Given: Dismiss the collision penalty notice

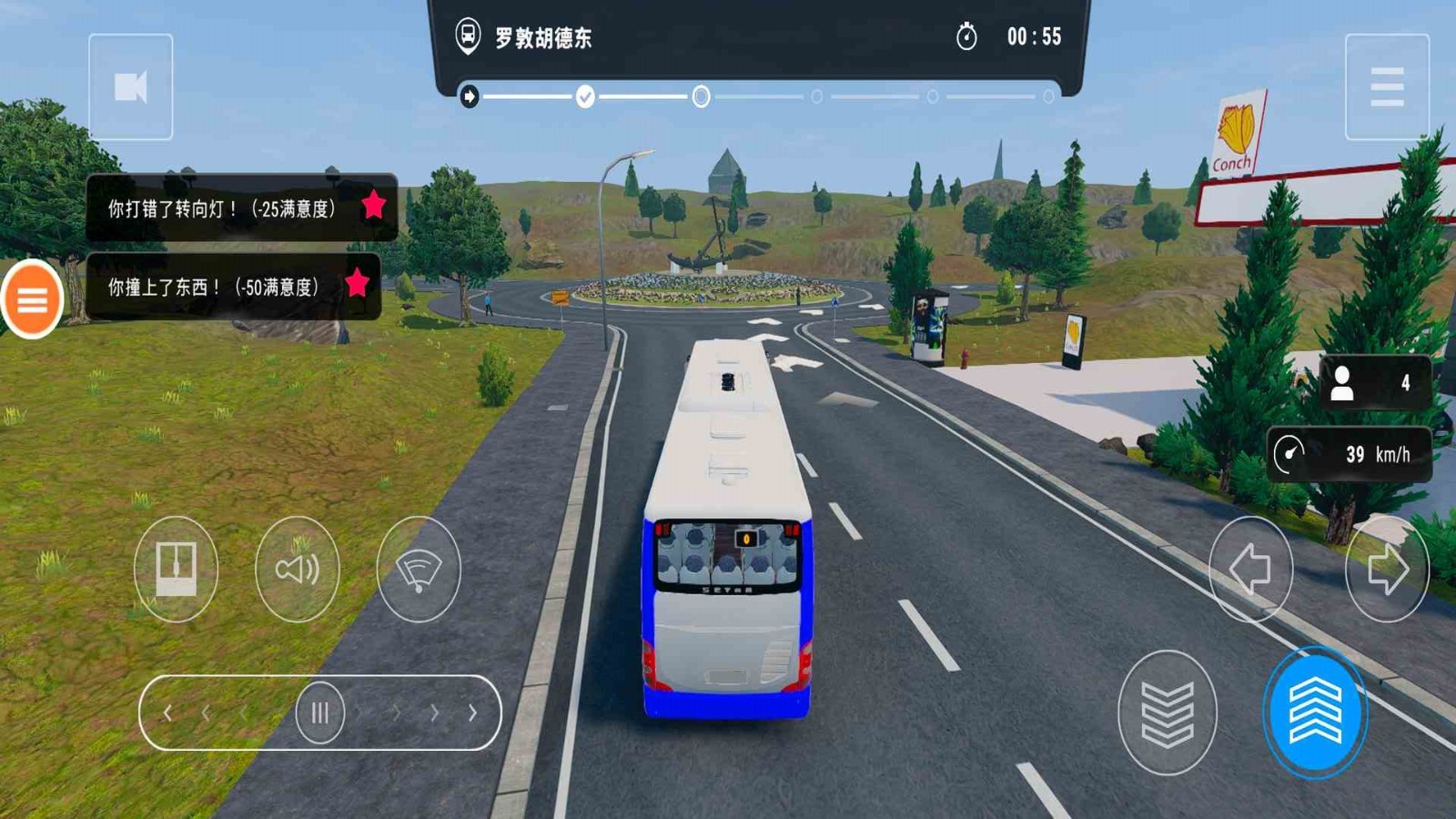Looking at the screenshot, I should coord(233,287).
